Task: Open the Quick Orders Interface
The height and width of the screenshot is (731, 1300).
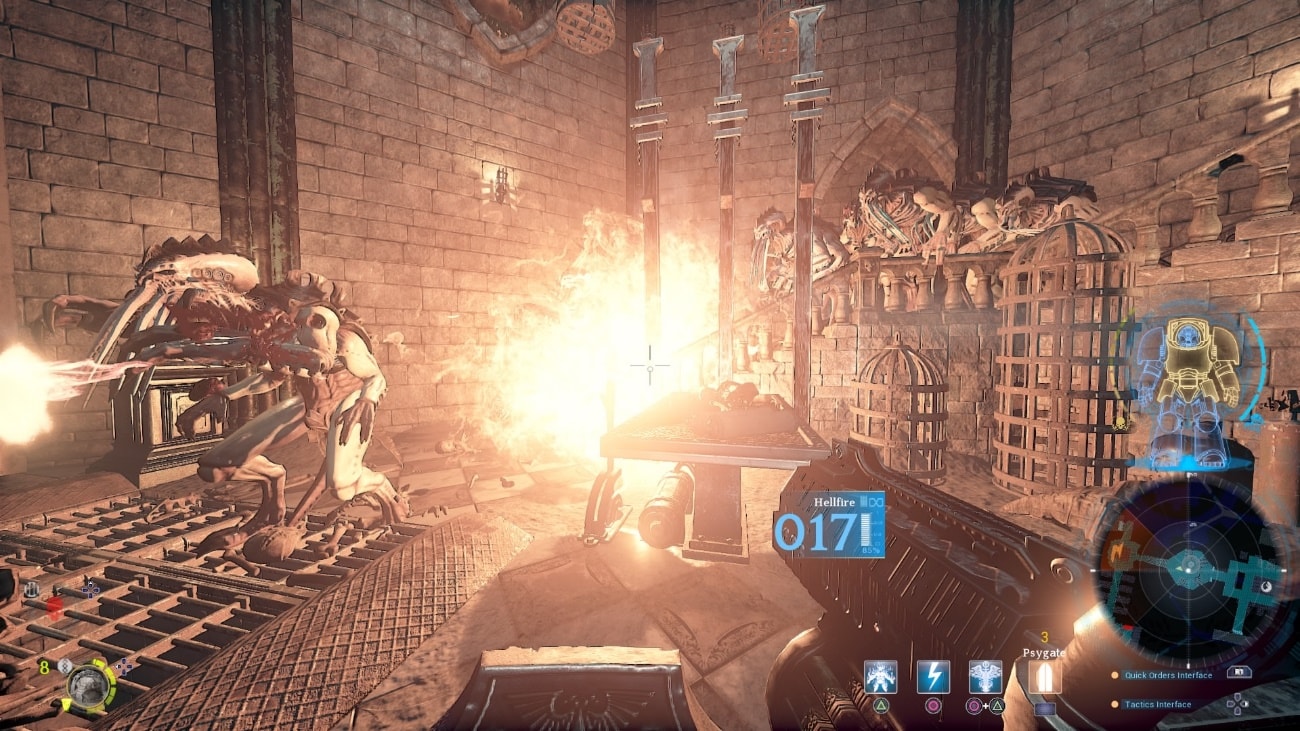Action: tap(1167, 675)
